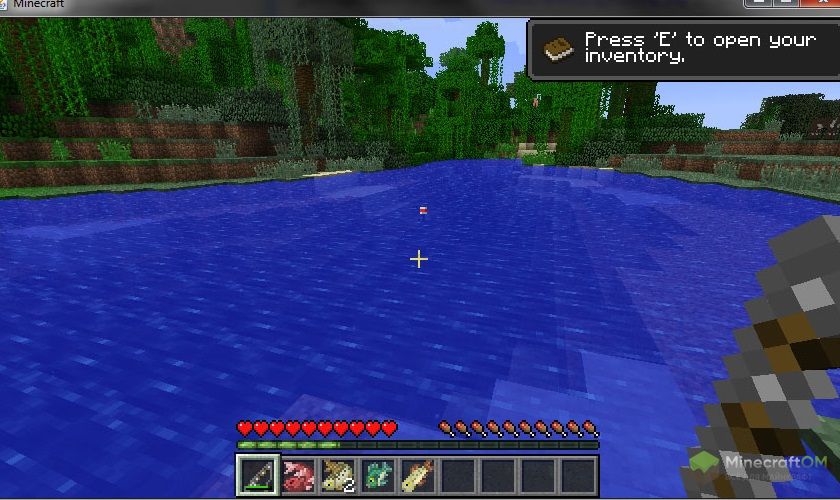Select the fishing rod hotbar slot
This screenshot has width=840, height=500.
(x=257, y=475)
